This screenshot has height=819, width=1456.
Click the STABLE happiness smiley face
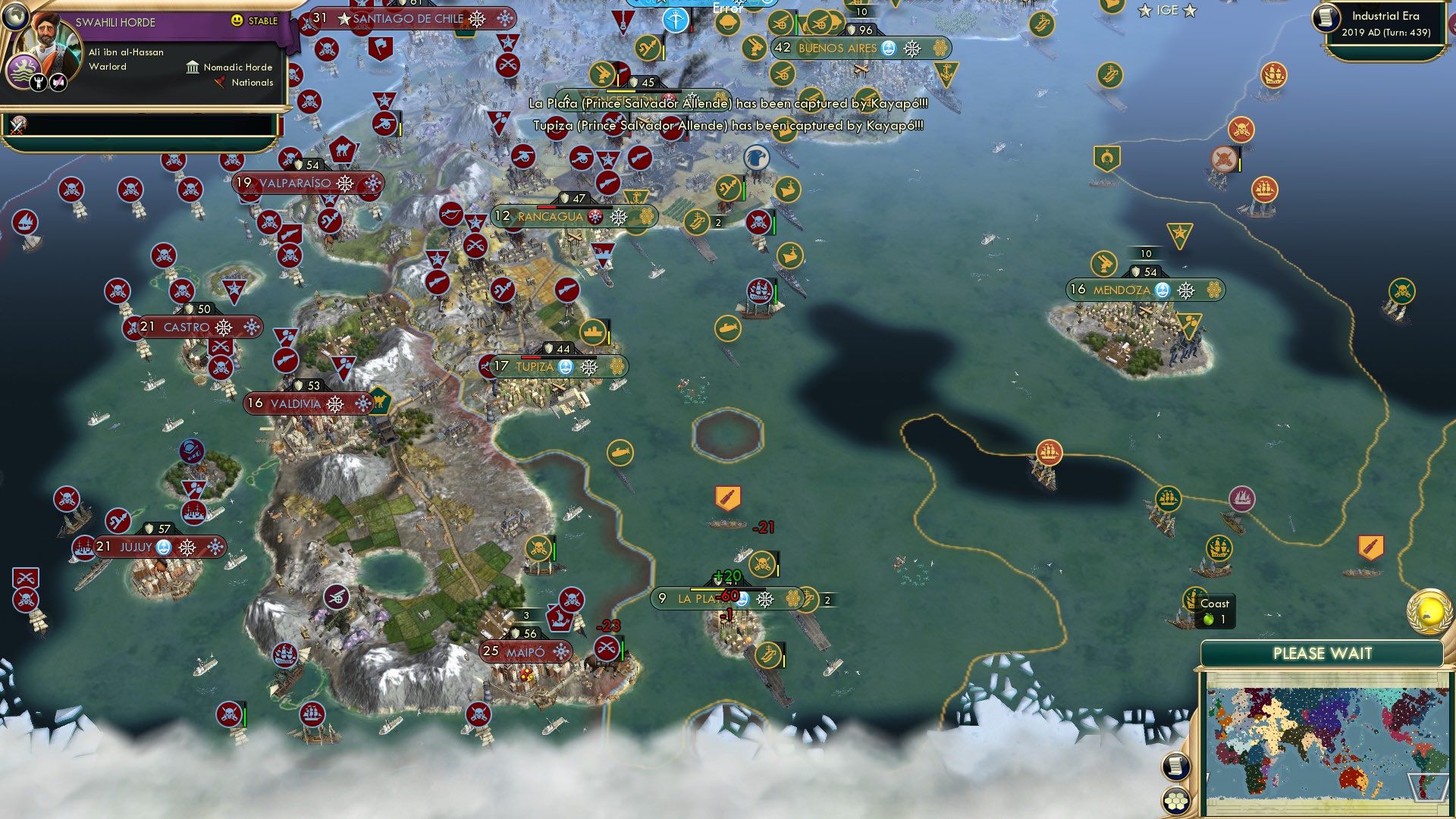237,20
